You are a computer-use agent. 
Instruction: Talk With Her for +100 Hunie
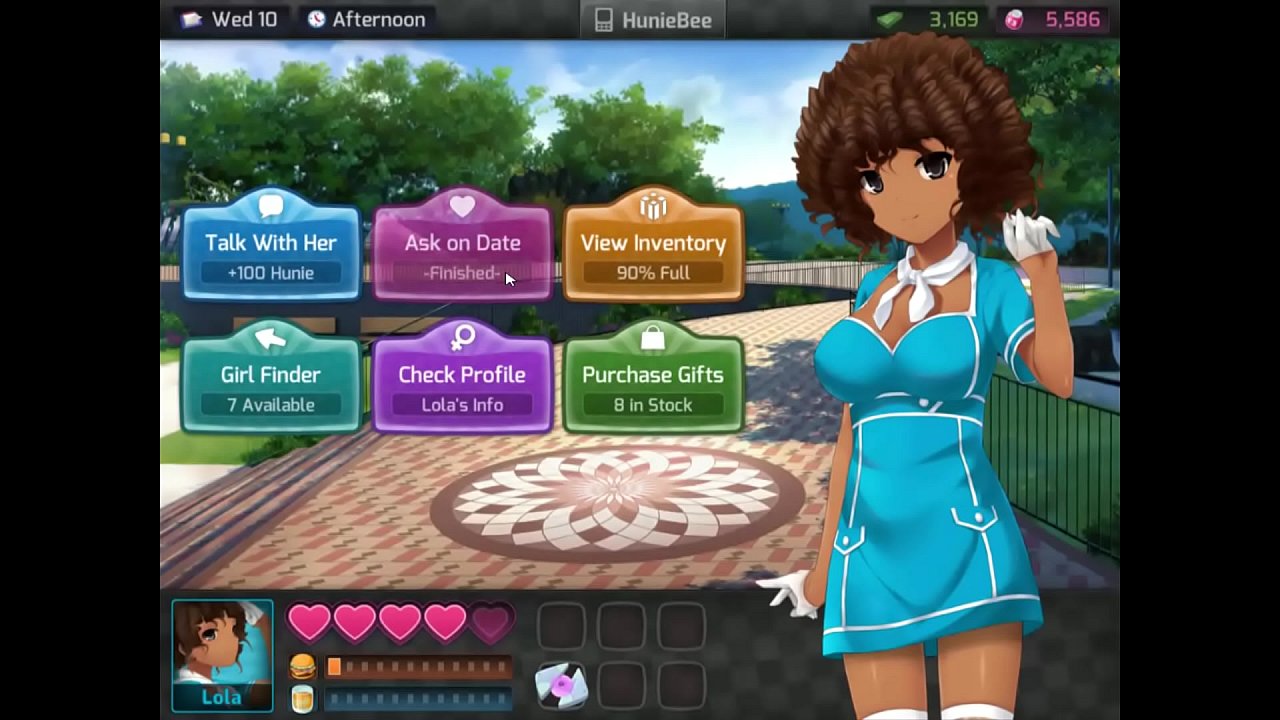pyautogui.click(x=270, y=250)
